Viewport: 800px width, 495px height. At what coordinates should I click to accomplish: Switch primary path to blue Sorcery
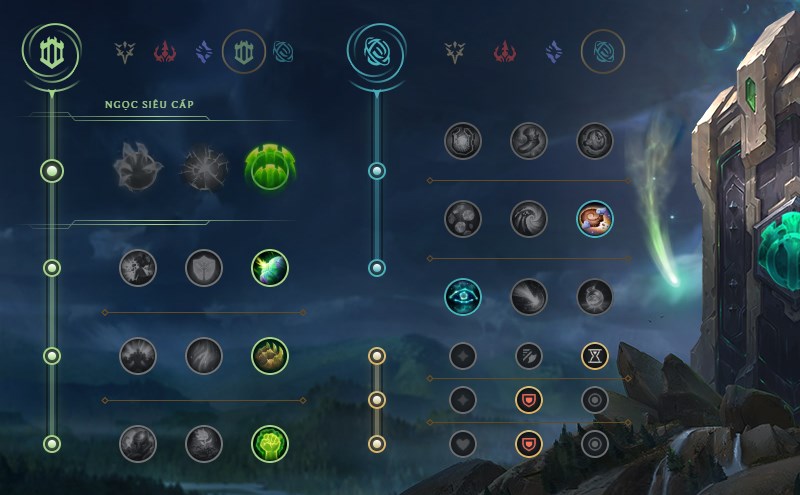pos(204,51)
